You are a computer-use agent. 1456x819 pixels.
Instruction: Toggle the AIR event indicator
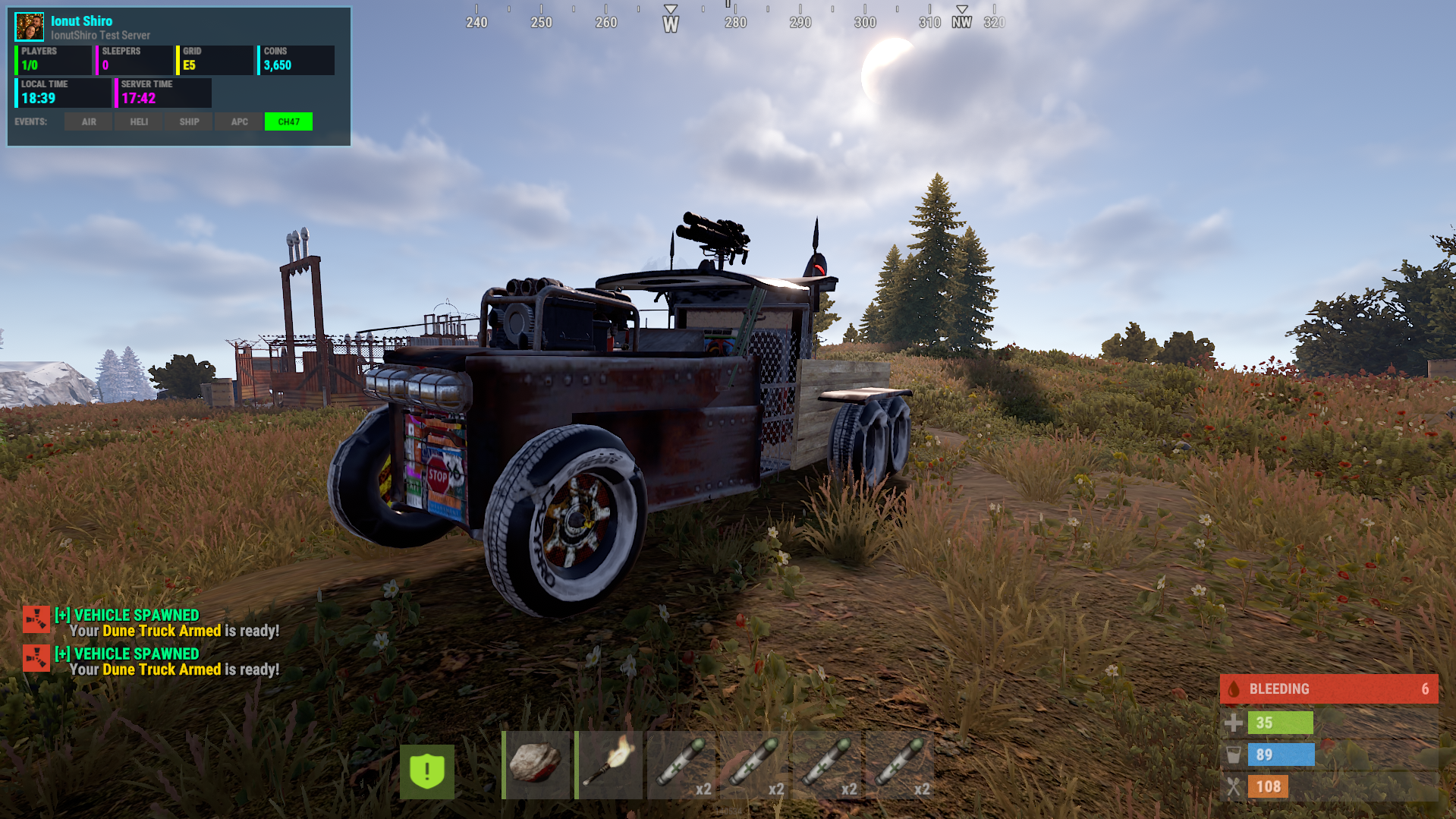click(89, 121)
